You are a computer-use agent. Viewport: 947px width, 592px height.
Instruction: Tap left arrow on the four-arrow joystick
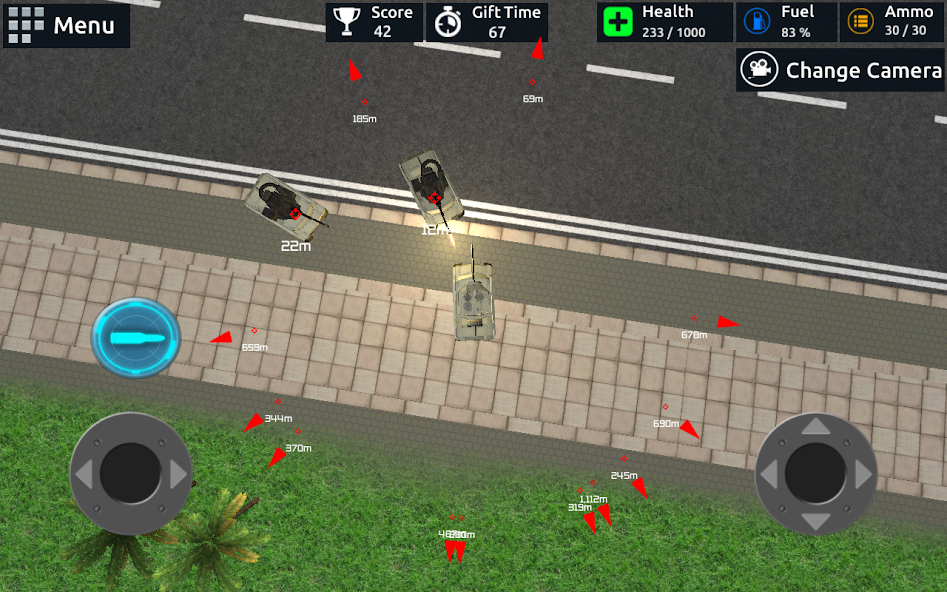[769, 474]
